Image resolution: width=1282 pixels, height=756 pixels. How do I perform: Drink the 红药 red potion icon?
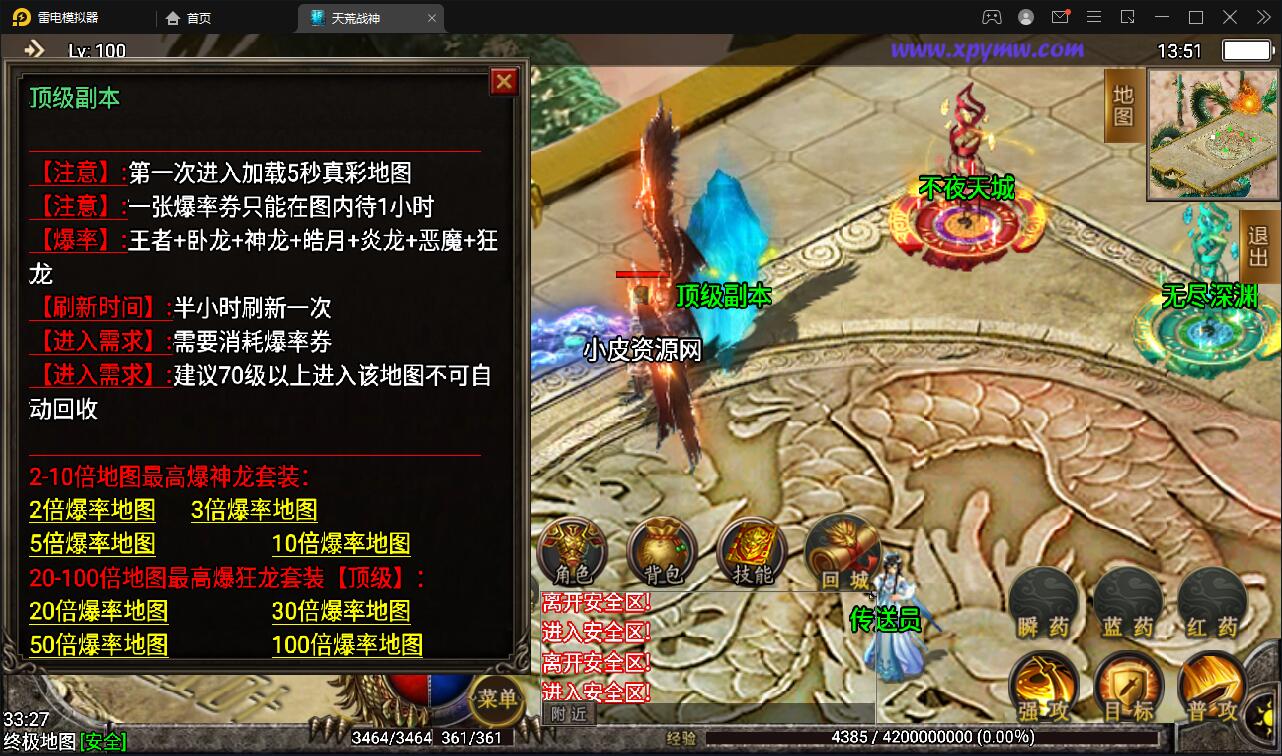pyautogui.click(x=1211, y=599)
